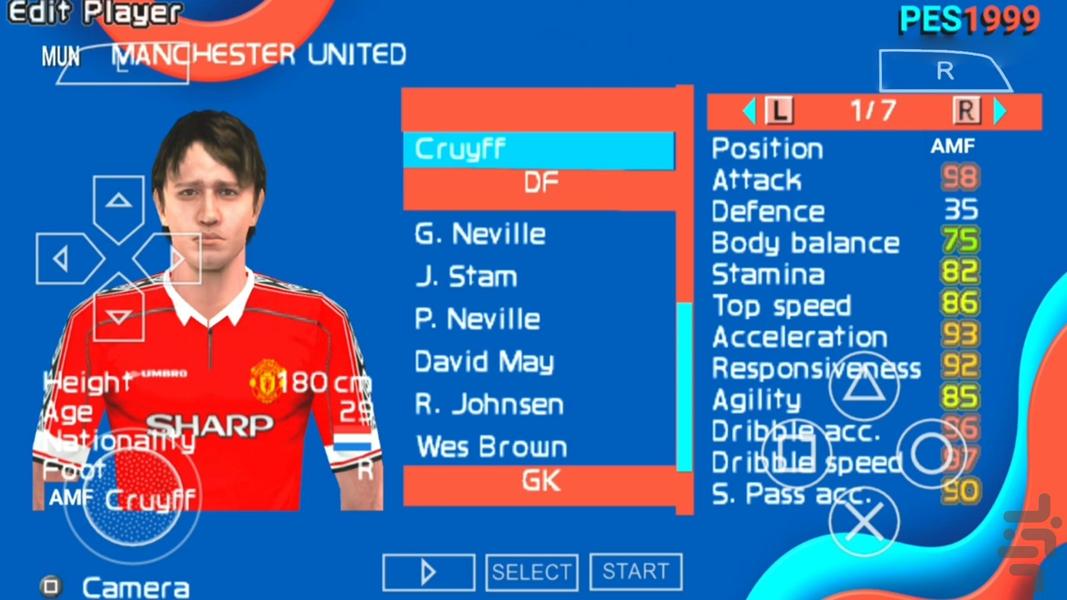Screen dimensions: 1067x600
Task: Select David May from the squad
Action: click(484, 362)
